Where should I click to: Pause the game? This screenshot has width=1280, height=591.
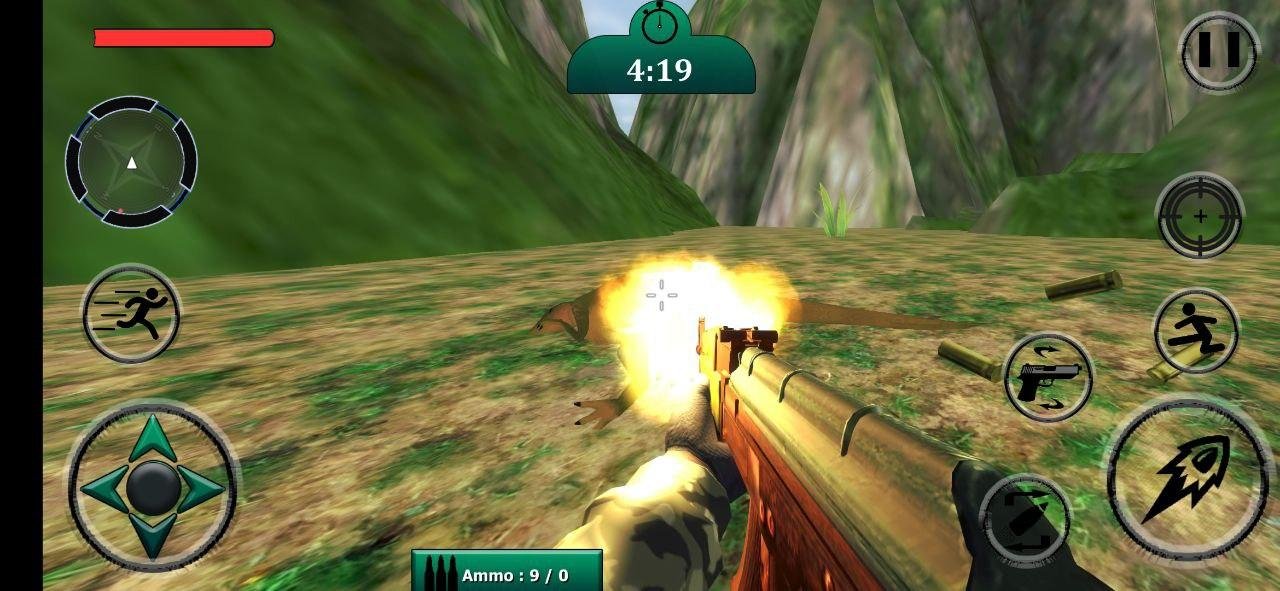click(x=1217, y=51)
